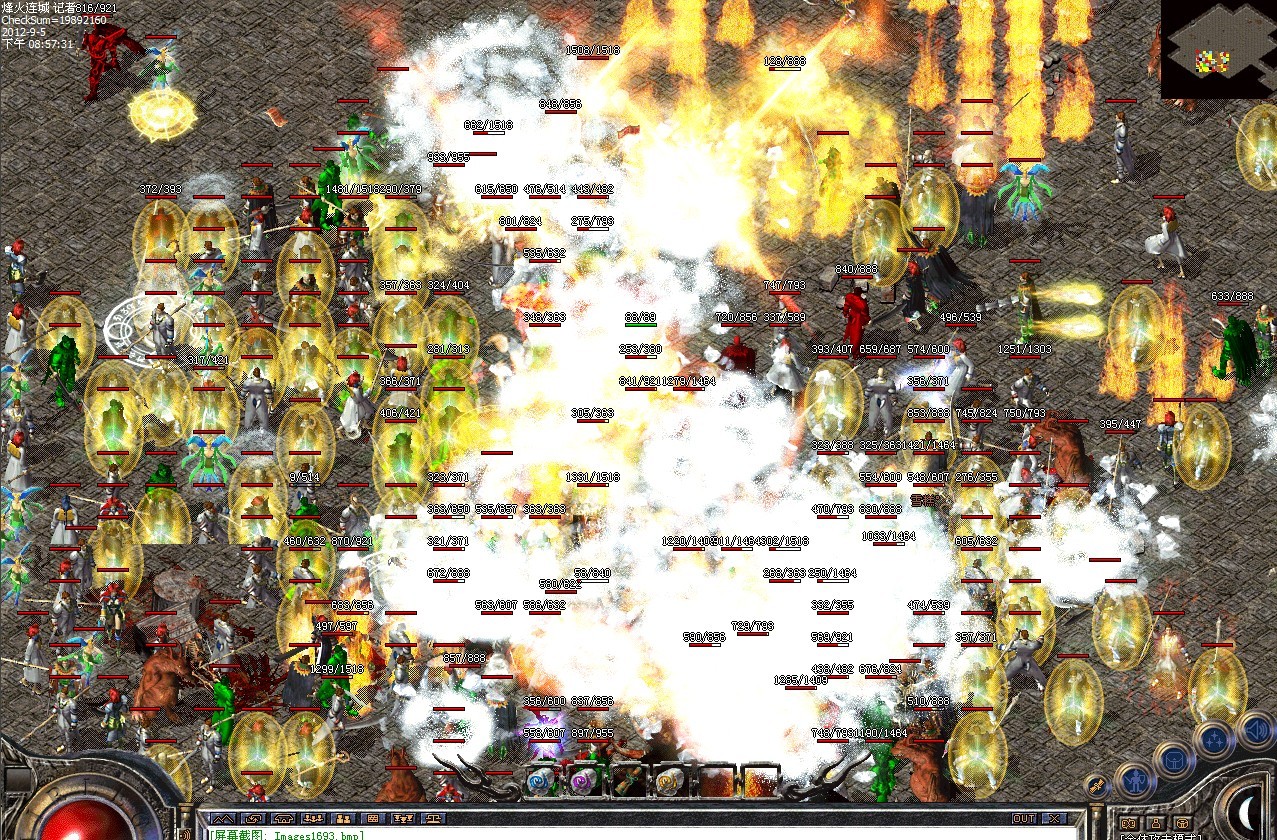
Task: Open the skills button with stars
Action: (x=1213, y=740)
